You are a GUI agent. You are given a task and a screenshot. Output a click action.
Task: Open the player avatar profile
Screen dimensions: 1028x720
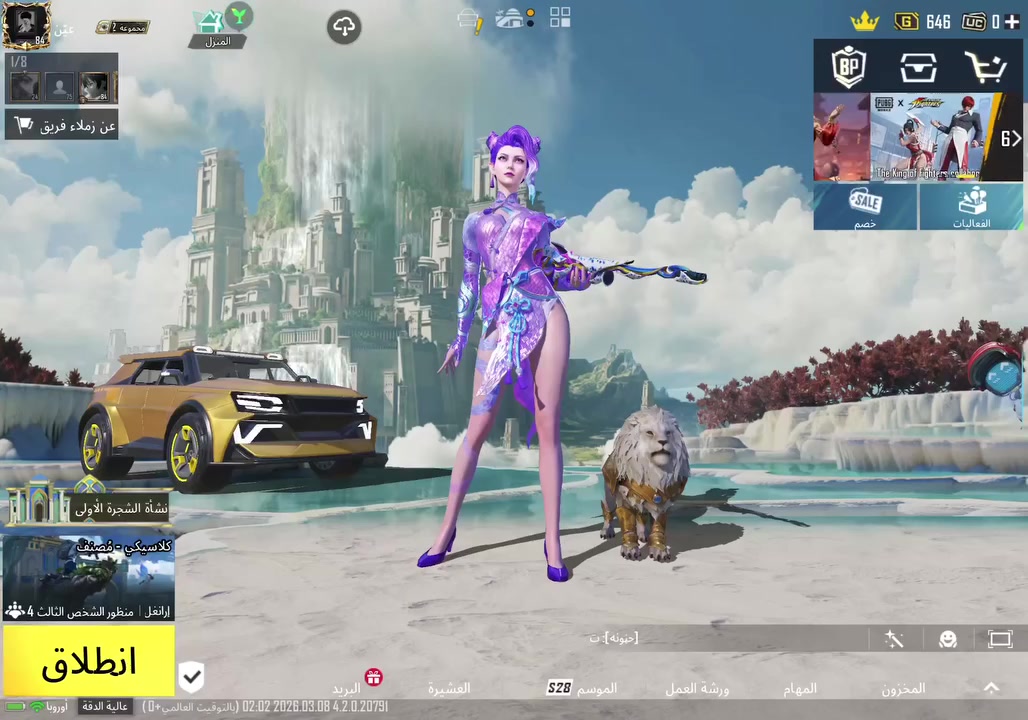[26, 25]
